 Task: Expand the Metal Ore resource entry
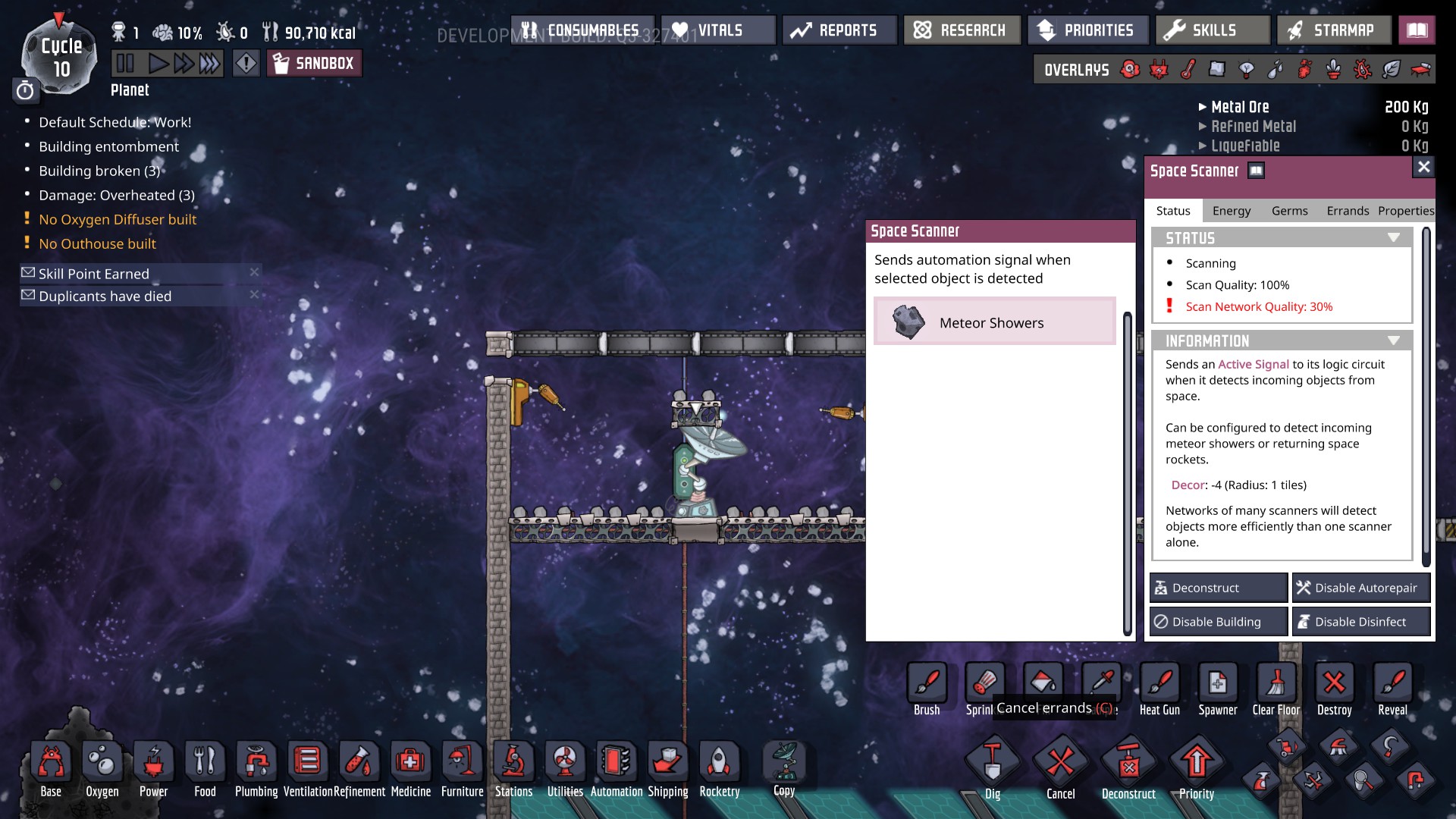pos(1203,107)
